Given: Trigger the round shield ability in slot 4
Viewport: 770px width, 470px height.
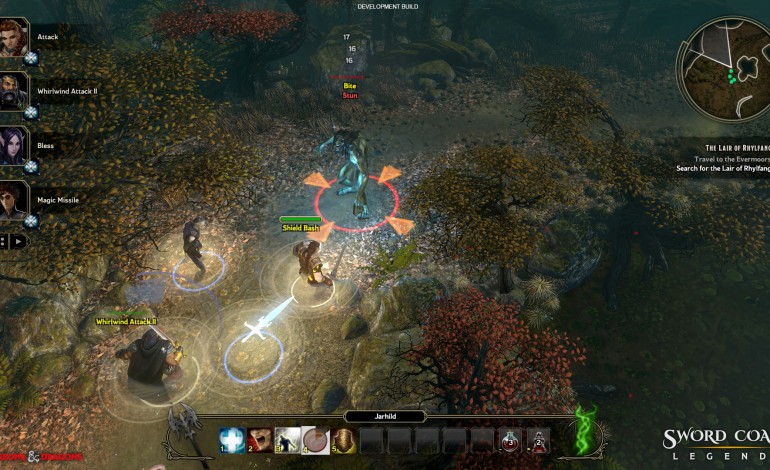Looking at the screenshot, I should coord(316,440).
